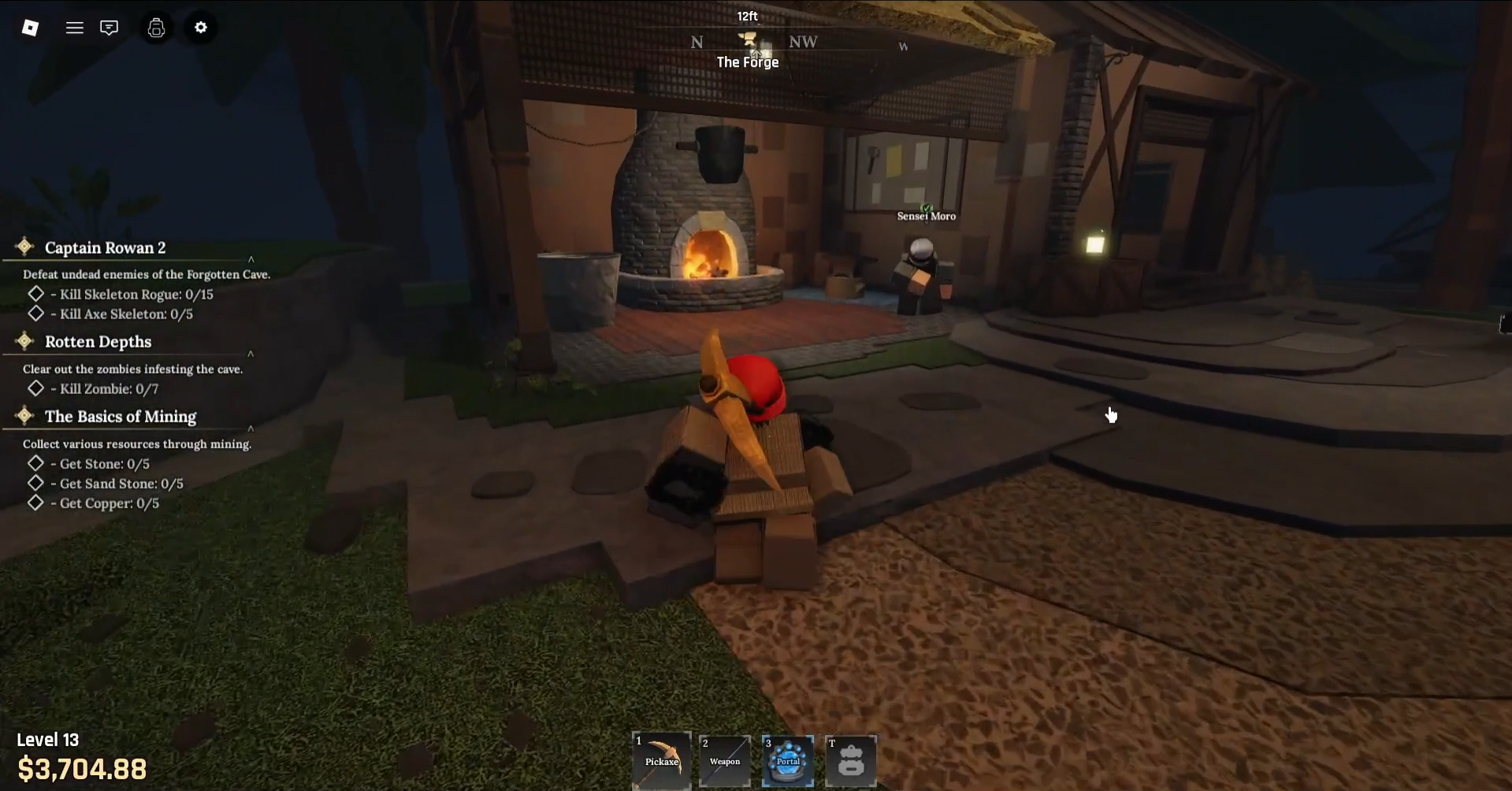Click the Sensei Moro NPC nameplate
The width and height of the screenshot is (1512, 791).
926,215
